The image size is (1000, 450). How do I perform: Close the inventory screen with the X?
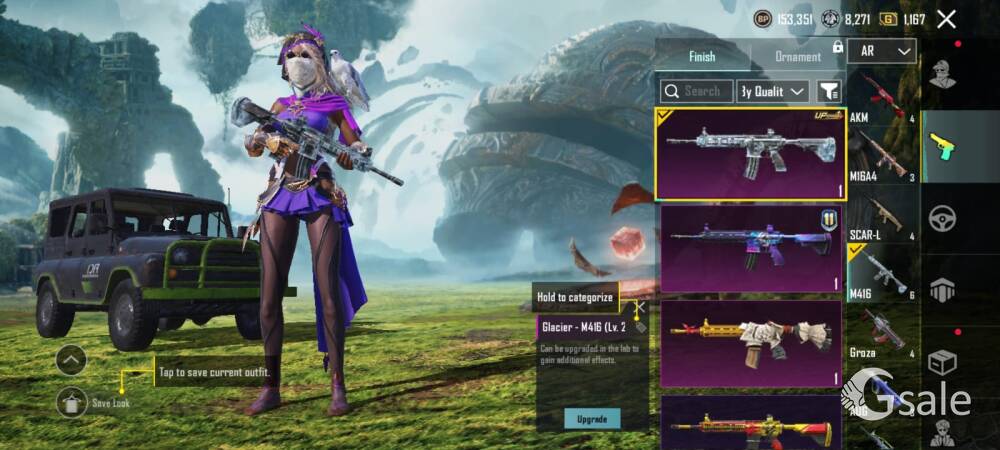[946, 18]
